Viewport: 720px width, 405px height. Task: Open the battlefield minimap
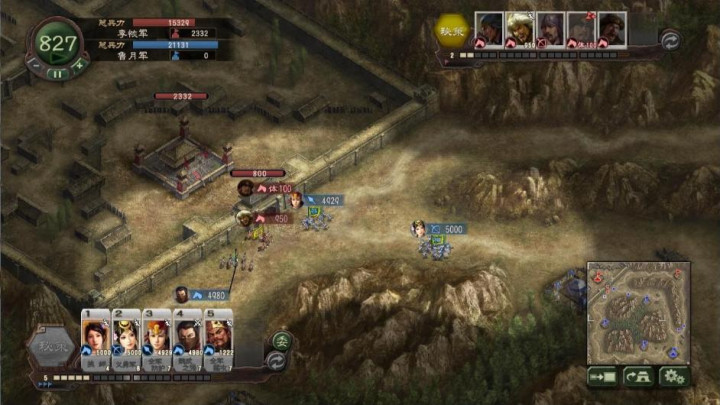[638, 313]
